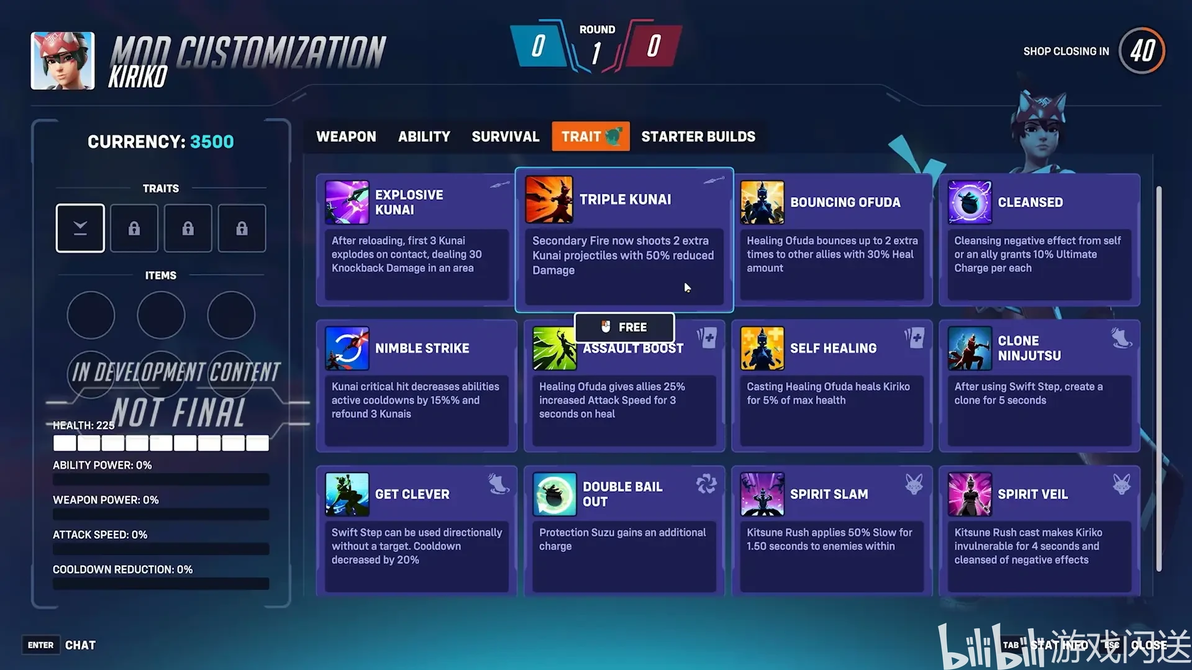The image size is (1192, 670).
Task: Choose the Get Clever trait card
Action: coord(416,531)
